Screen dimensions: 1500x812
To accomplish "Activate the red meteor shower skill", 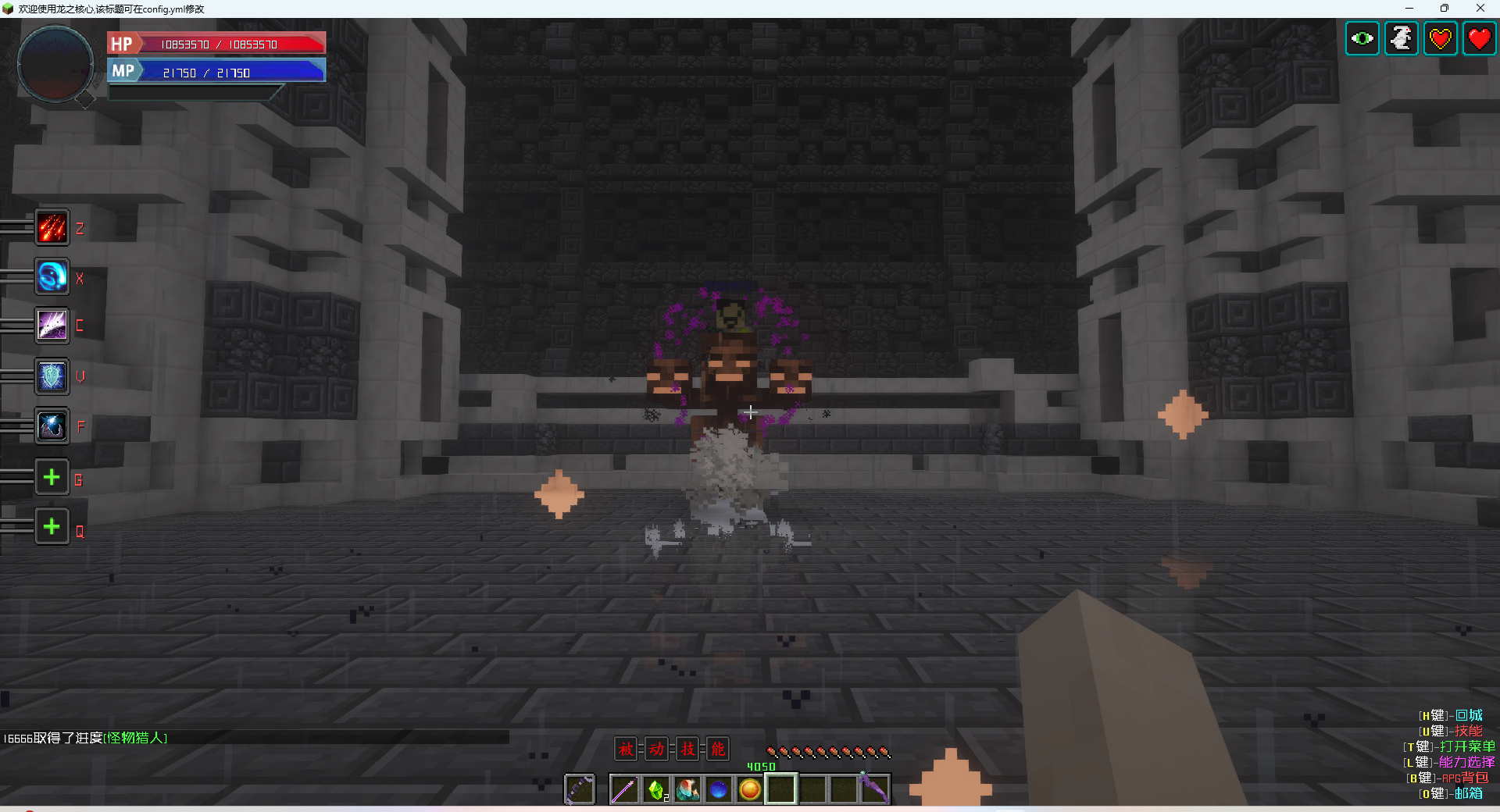I will tap(52, 228).
